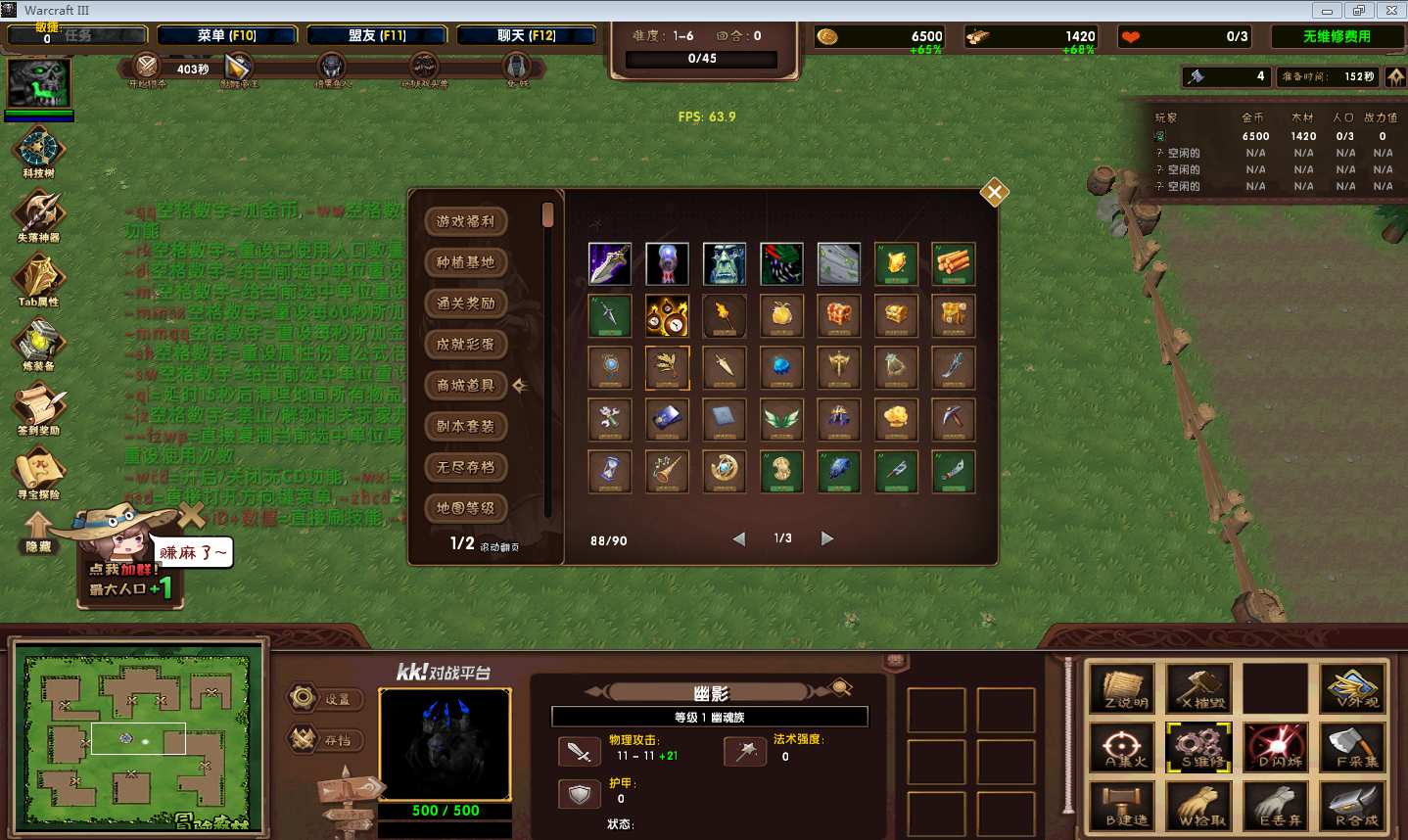Hide the side icons with 隐藏 arrow
This screenshot has width=1408, height=840.
click(x=38, y=534)
